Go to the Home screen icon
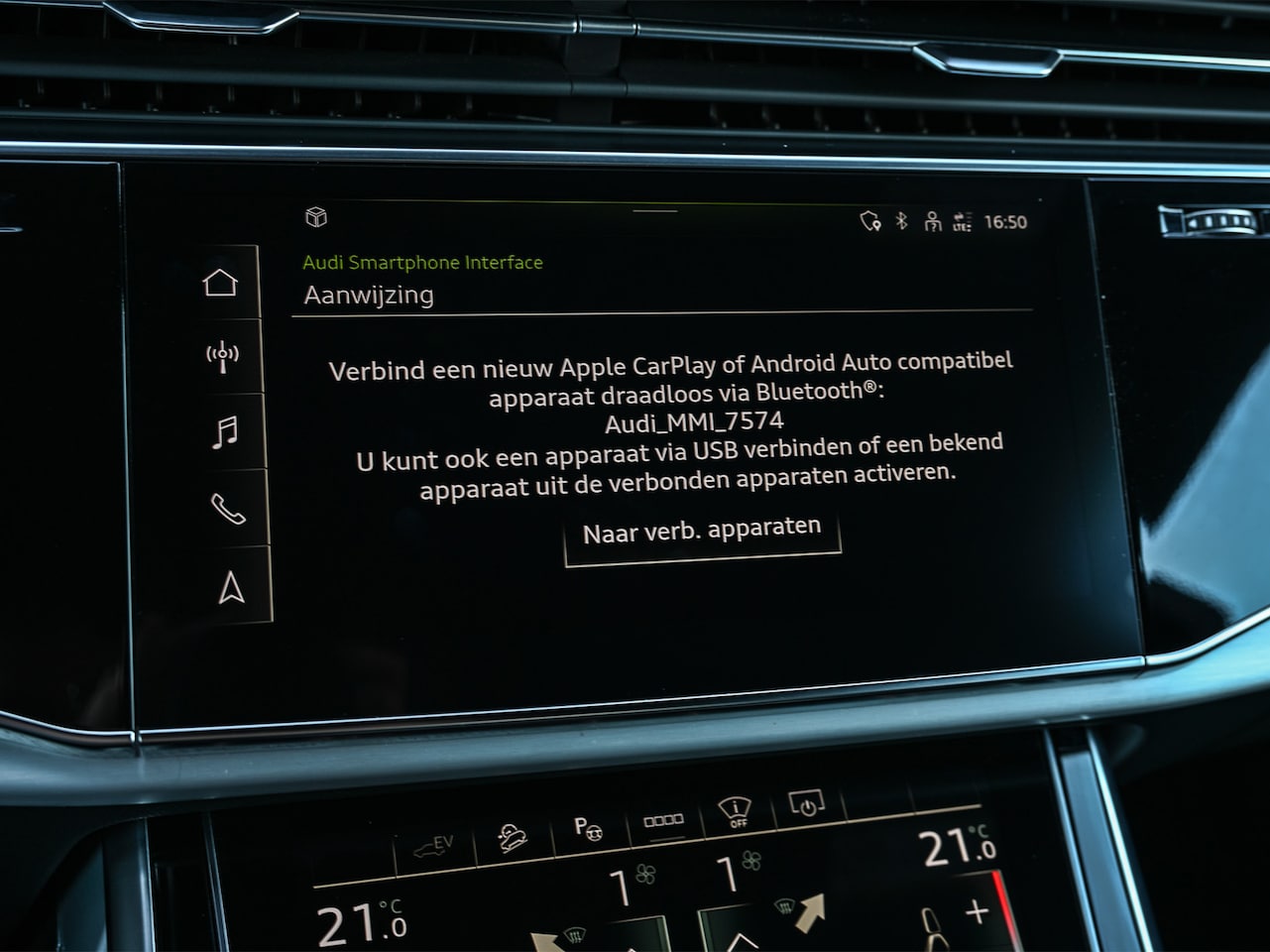The image size is (1270, 952). [x=220, y=283]
